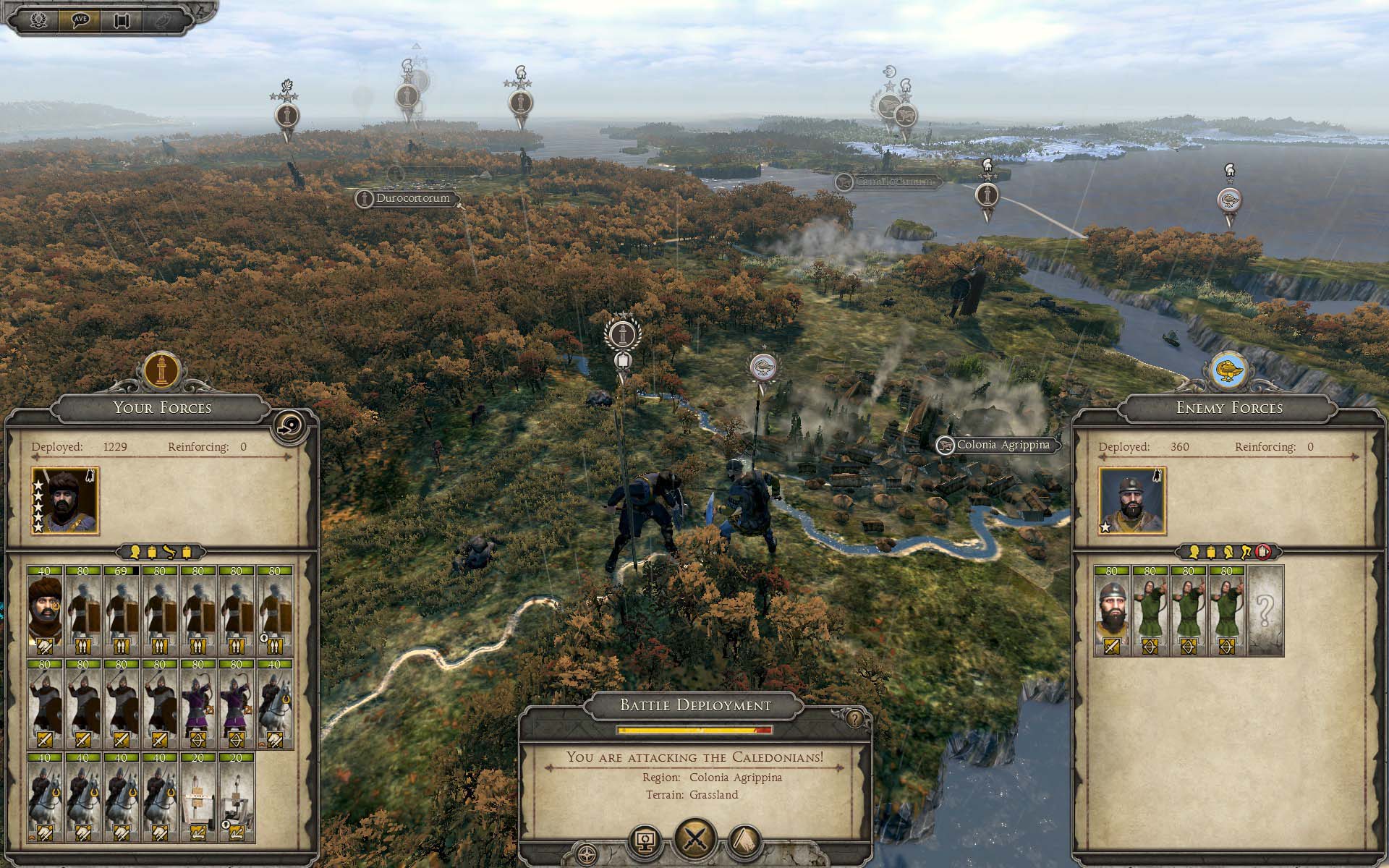The height and width of the screenshot is (868, 1389).
Task: Select the enemy general's portrait
Action: 1131,501
